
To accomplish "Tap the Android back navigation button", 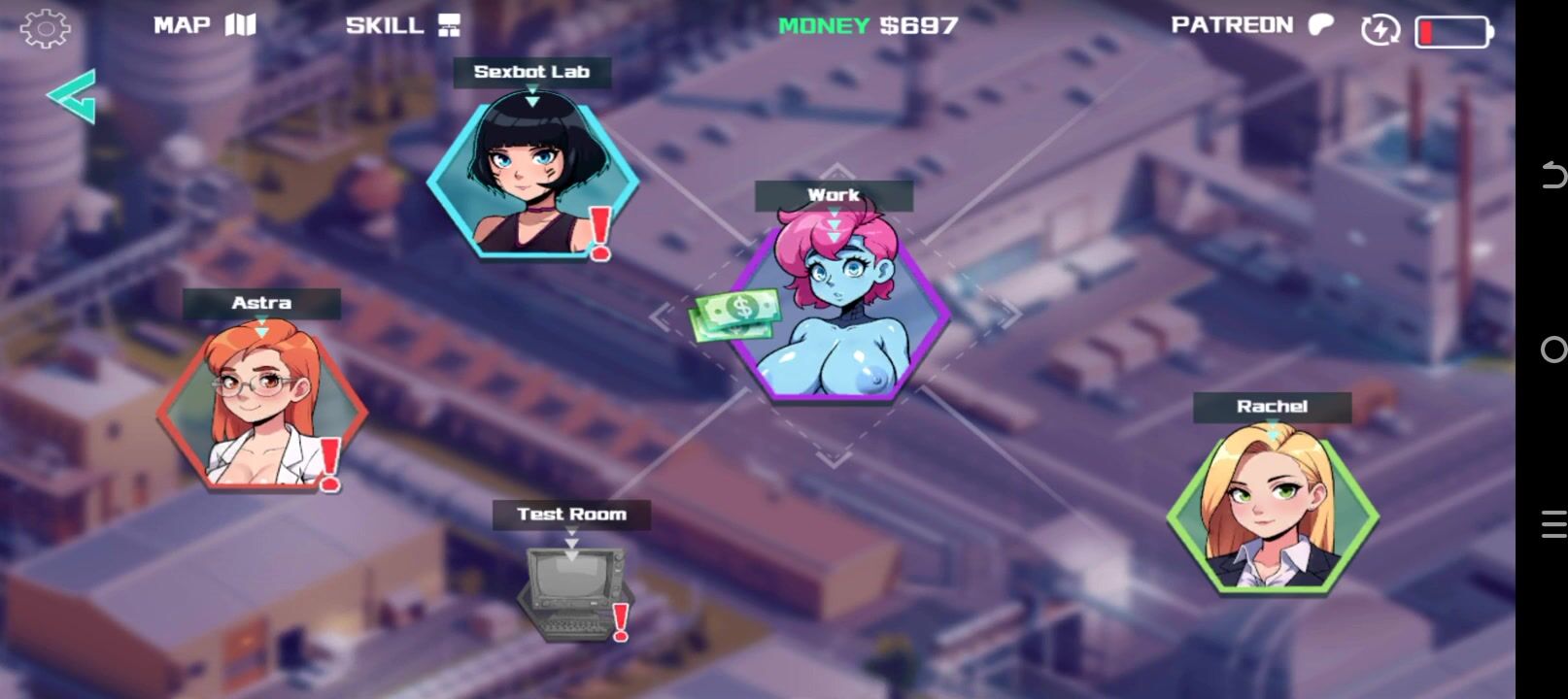I will (x=1552, y=176).
